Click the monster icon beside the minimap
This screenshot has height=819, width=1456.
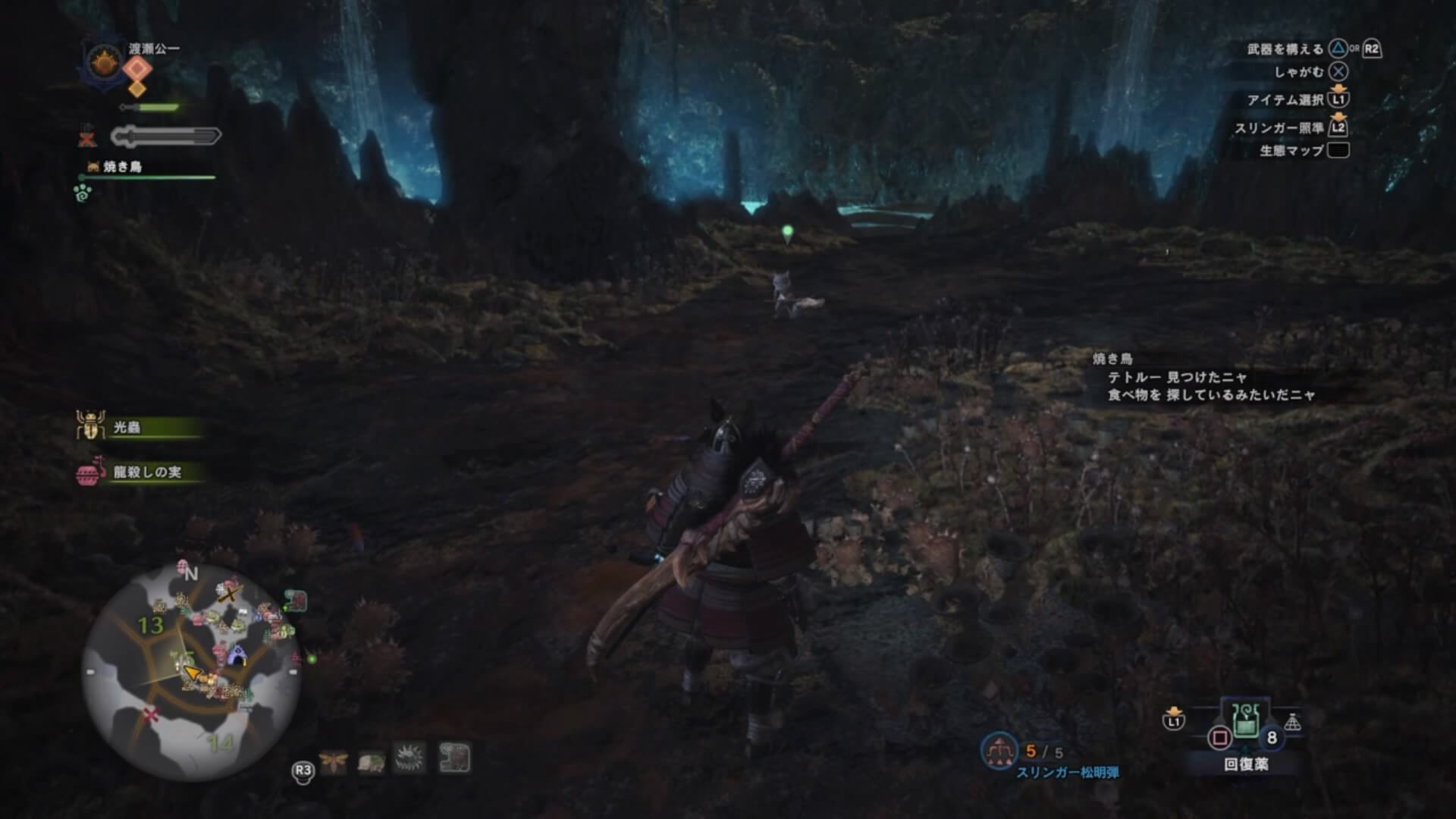click(x=297, y=601)
